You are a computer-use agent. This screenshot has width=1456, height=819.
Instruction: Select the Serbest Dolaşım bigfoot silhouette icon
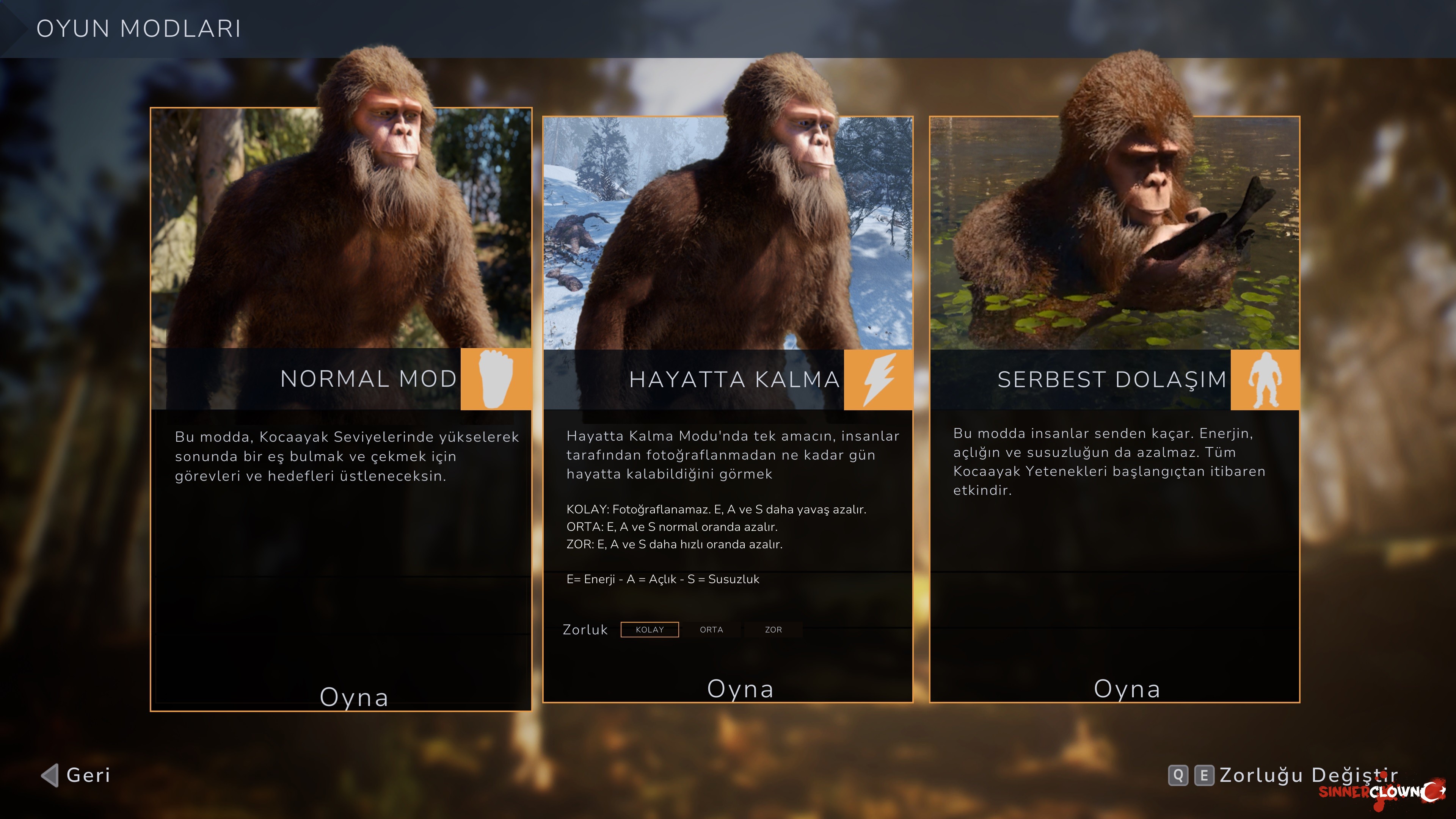pyautogui.click(x=1265, y=379)
